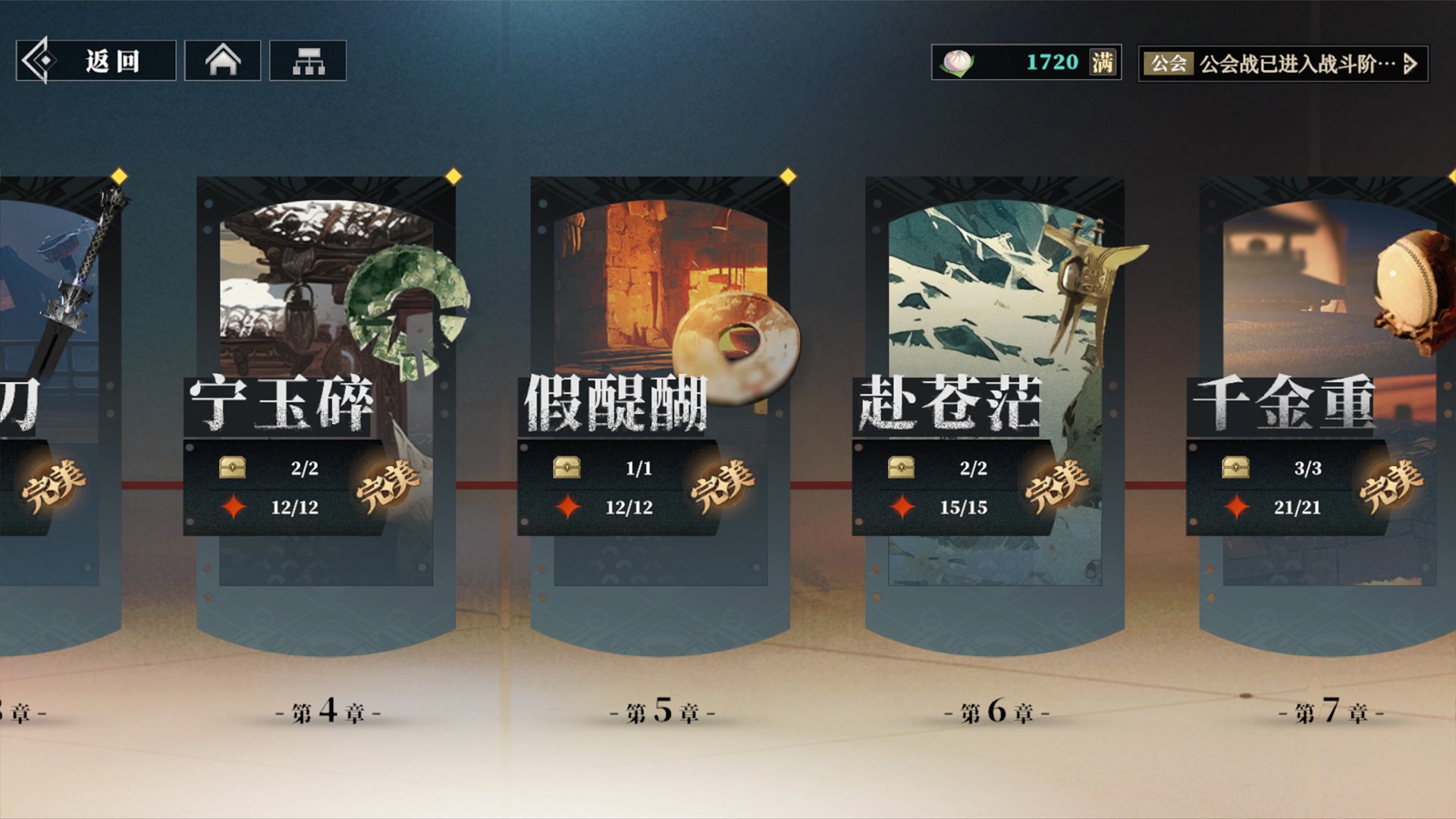Click the 返回 back button
Image resolution: width=1456 pixels, height=819 pixels.
96,61
